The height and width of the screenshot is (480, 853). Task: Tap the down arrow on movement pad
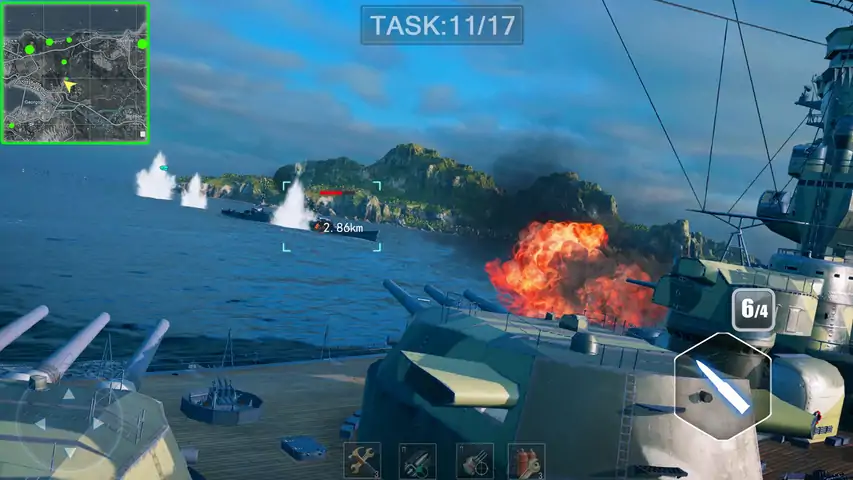(68, 453)
